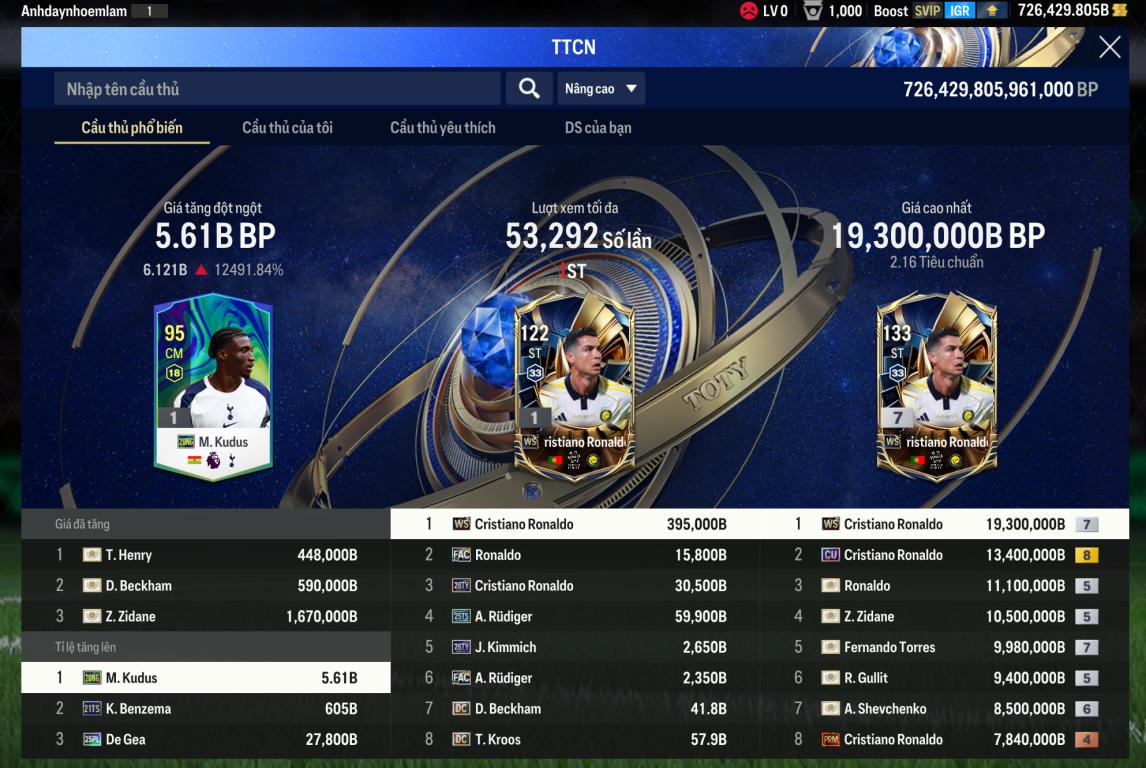Image resolution: width=1146 pixels, height=768 pixels.
Task: Click the player name search field
Action: pyautogui.click(x=277, y=89)
